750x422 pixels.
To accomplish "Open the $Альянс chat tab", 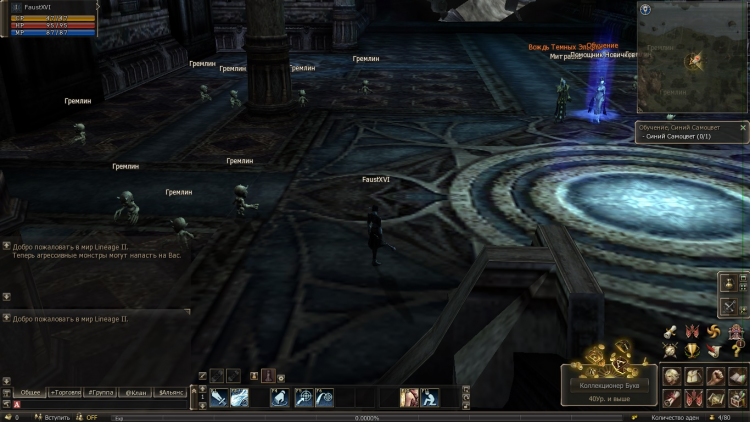I will (x=171, y=393).
